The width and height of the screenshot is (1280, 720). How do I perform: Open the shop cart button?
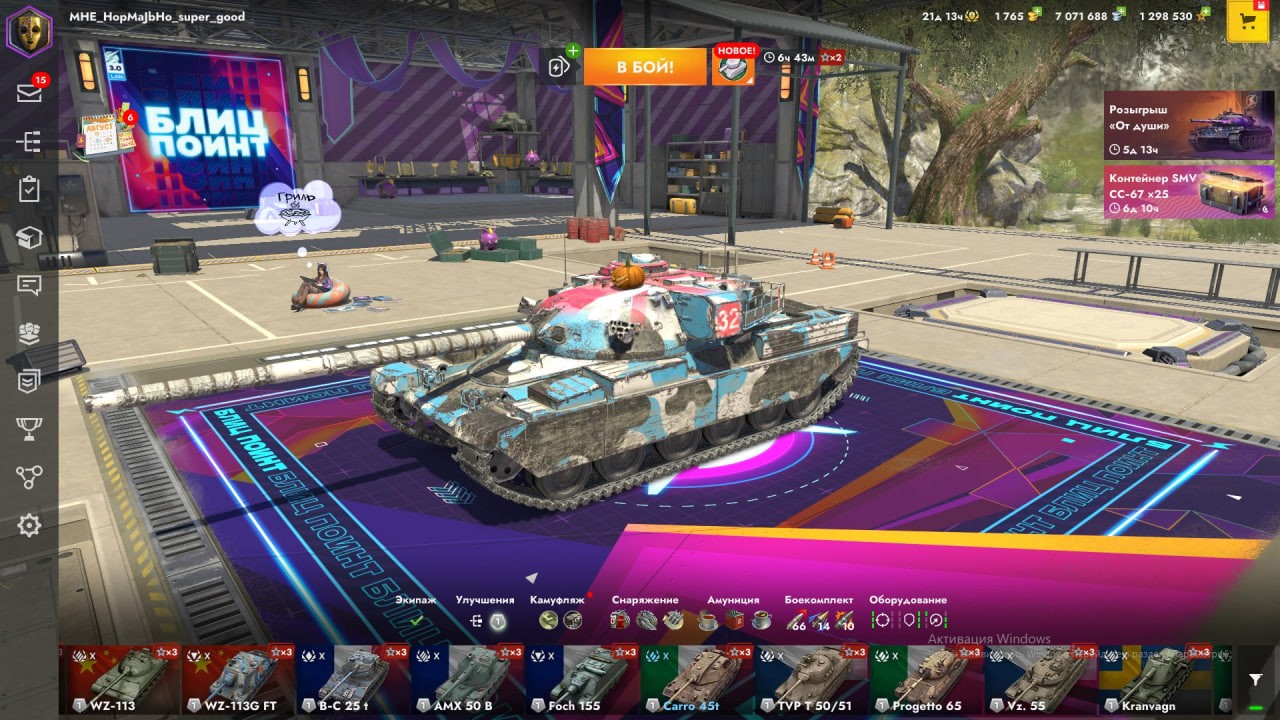[x=1247, y=22]
